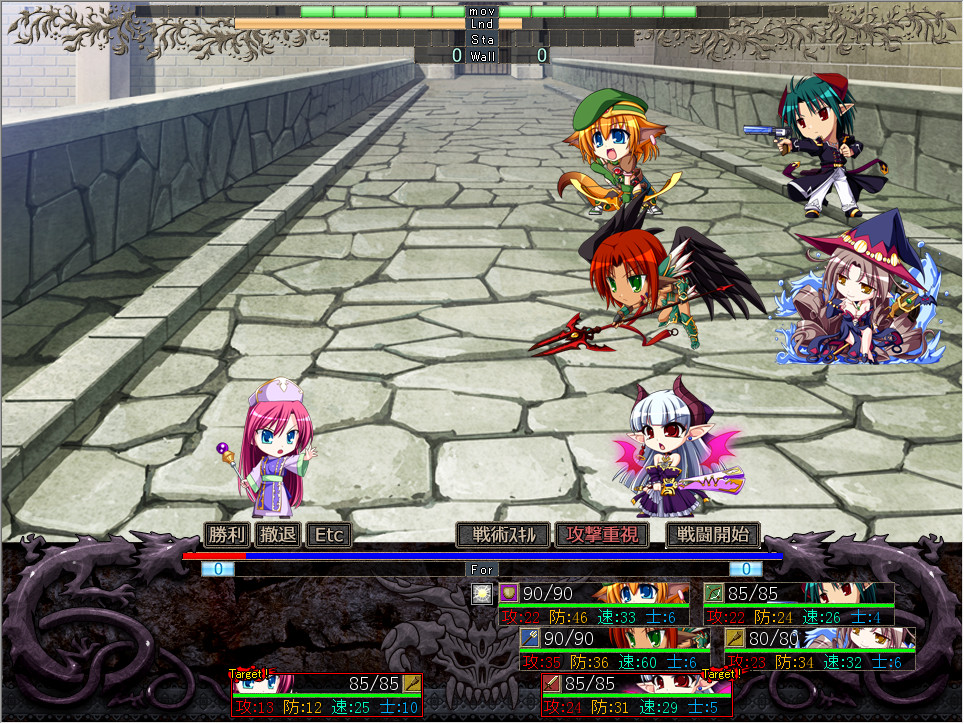
Task: Select the pink-haired targeted unit panel with 攻:13
Action: coord(327,695)
